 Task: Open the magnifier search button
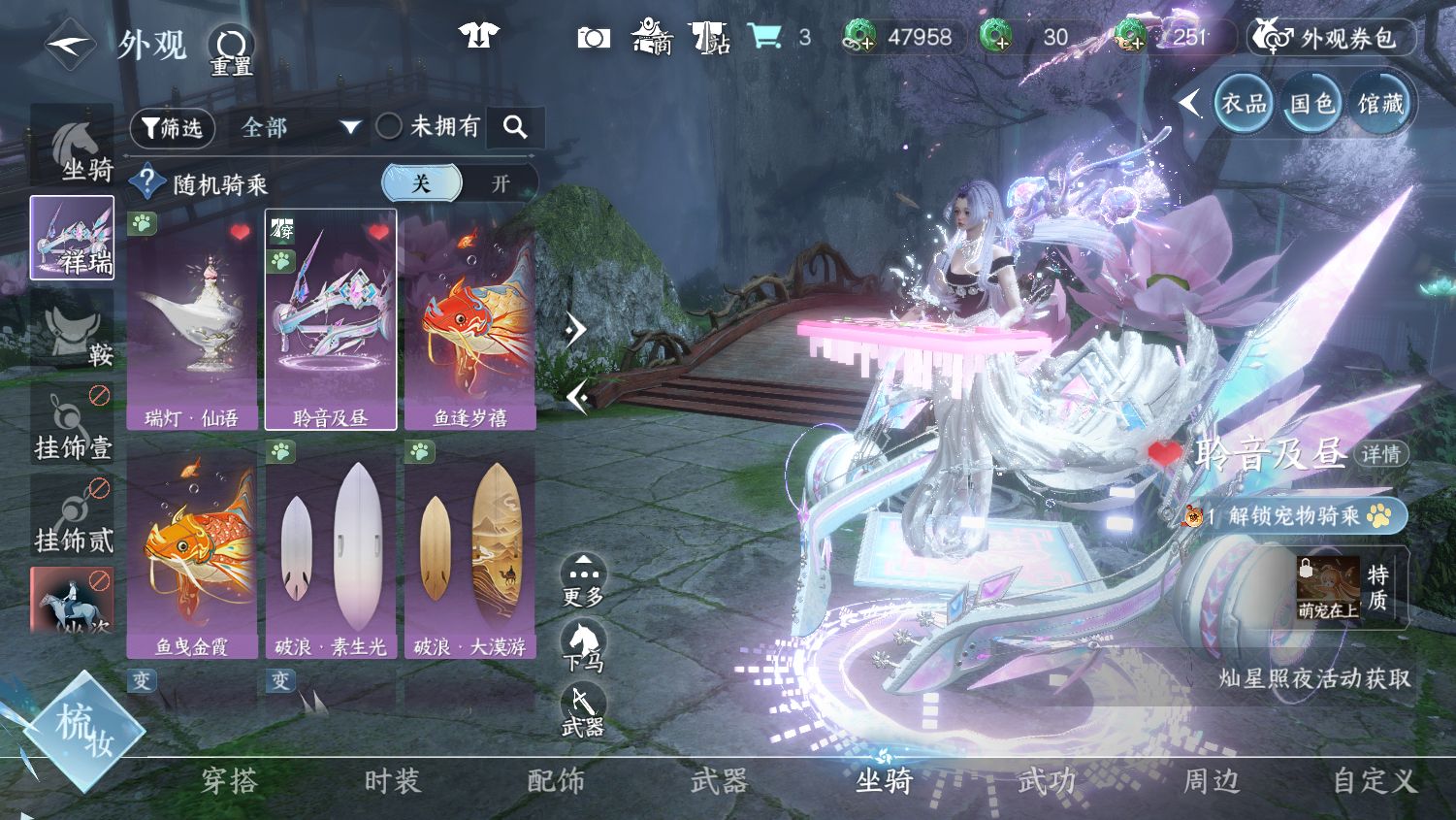tap(515, 127)
